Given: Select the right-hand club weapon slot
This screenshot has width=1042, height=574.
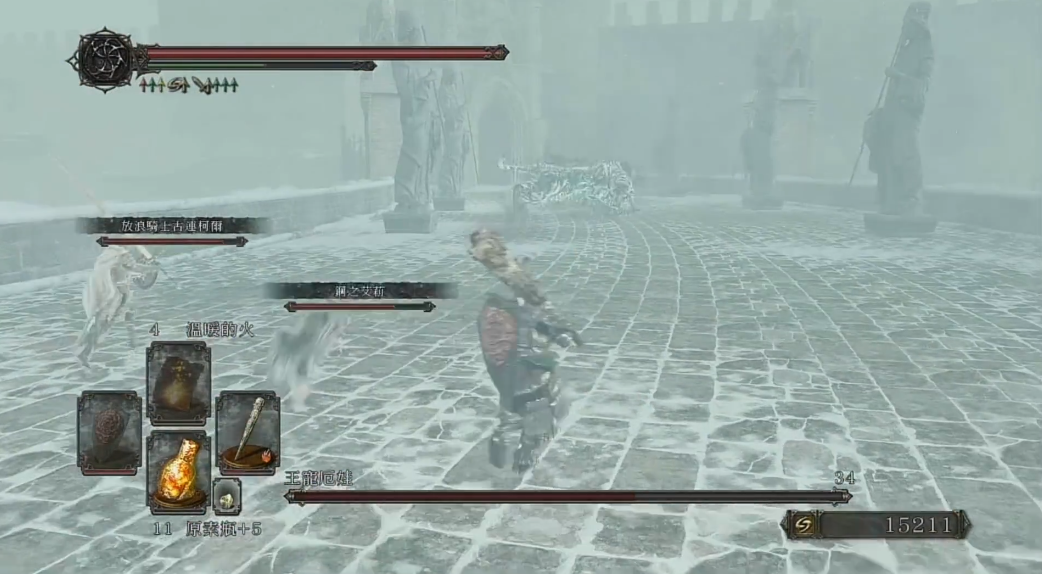Looking at the screenshot, I should 247,432.
